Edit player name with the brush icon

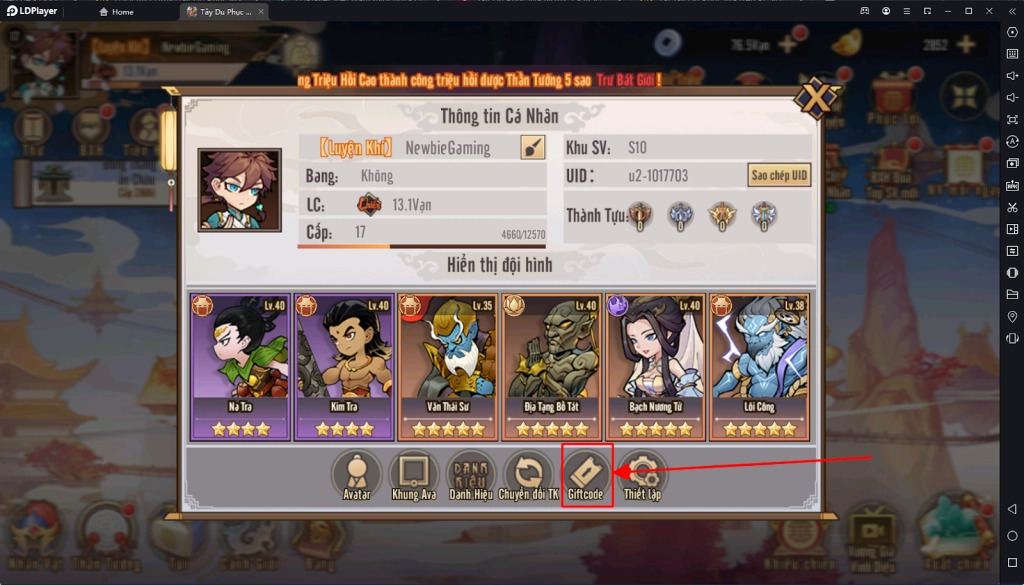533,148
